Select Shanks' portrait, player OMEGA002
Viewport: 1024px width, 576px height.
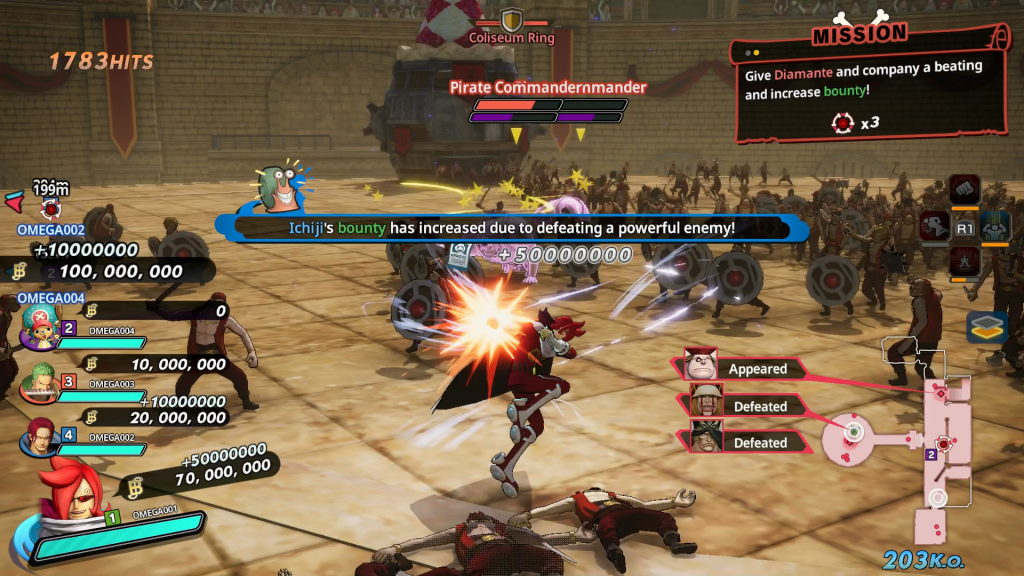pyautogui.click(x=40, y=437)
